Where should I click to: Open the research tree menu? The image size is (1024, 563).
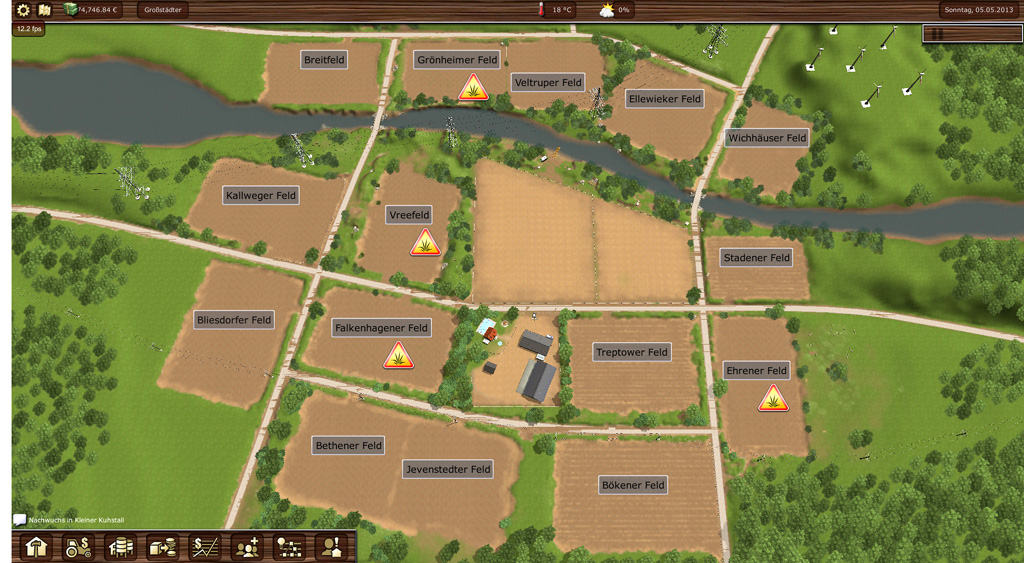click(x=289, y=547)
